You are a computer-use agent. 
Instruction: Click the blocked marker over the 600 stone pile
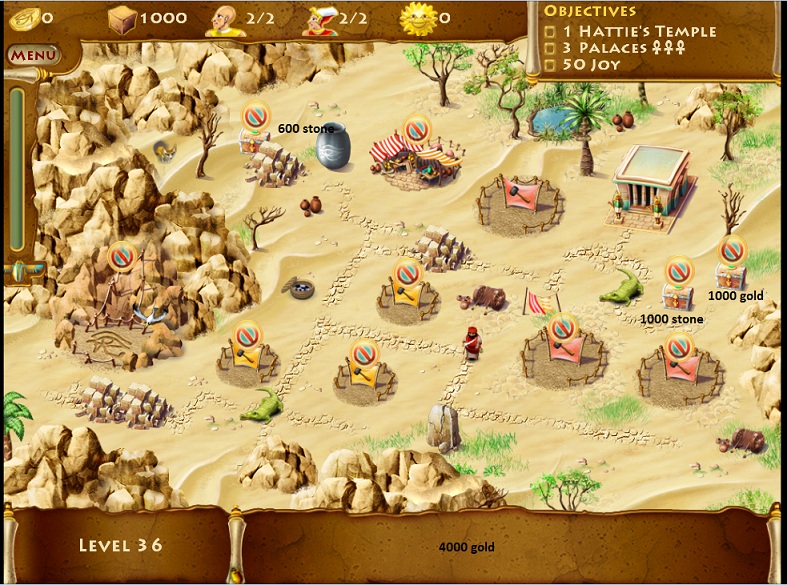256,116
